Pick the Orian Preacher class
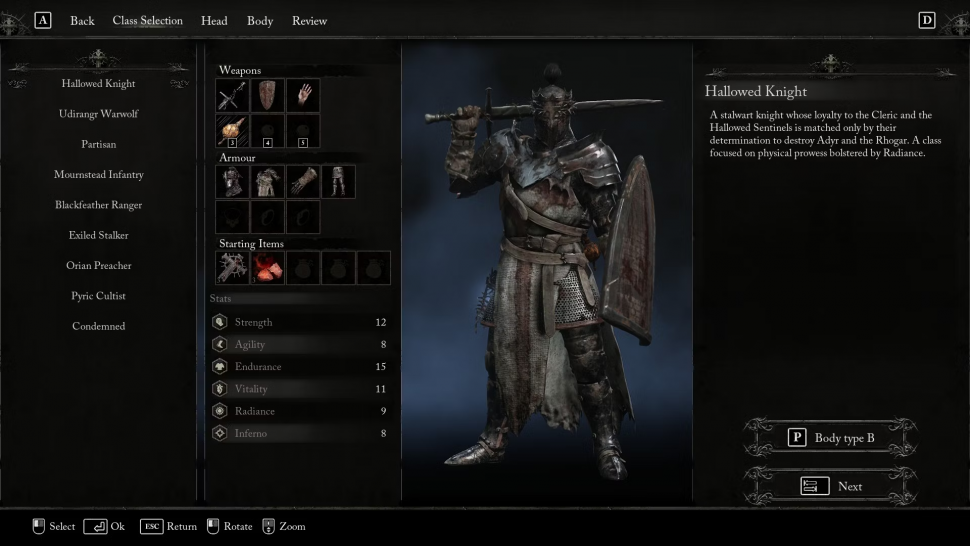Image resolution: width=970 pixels, height=546 pixels. 98,266
